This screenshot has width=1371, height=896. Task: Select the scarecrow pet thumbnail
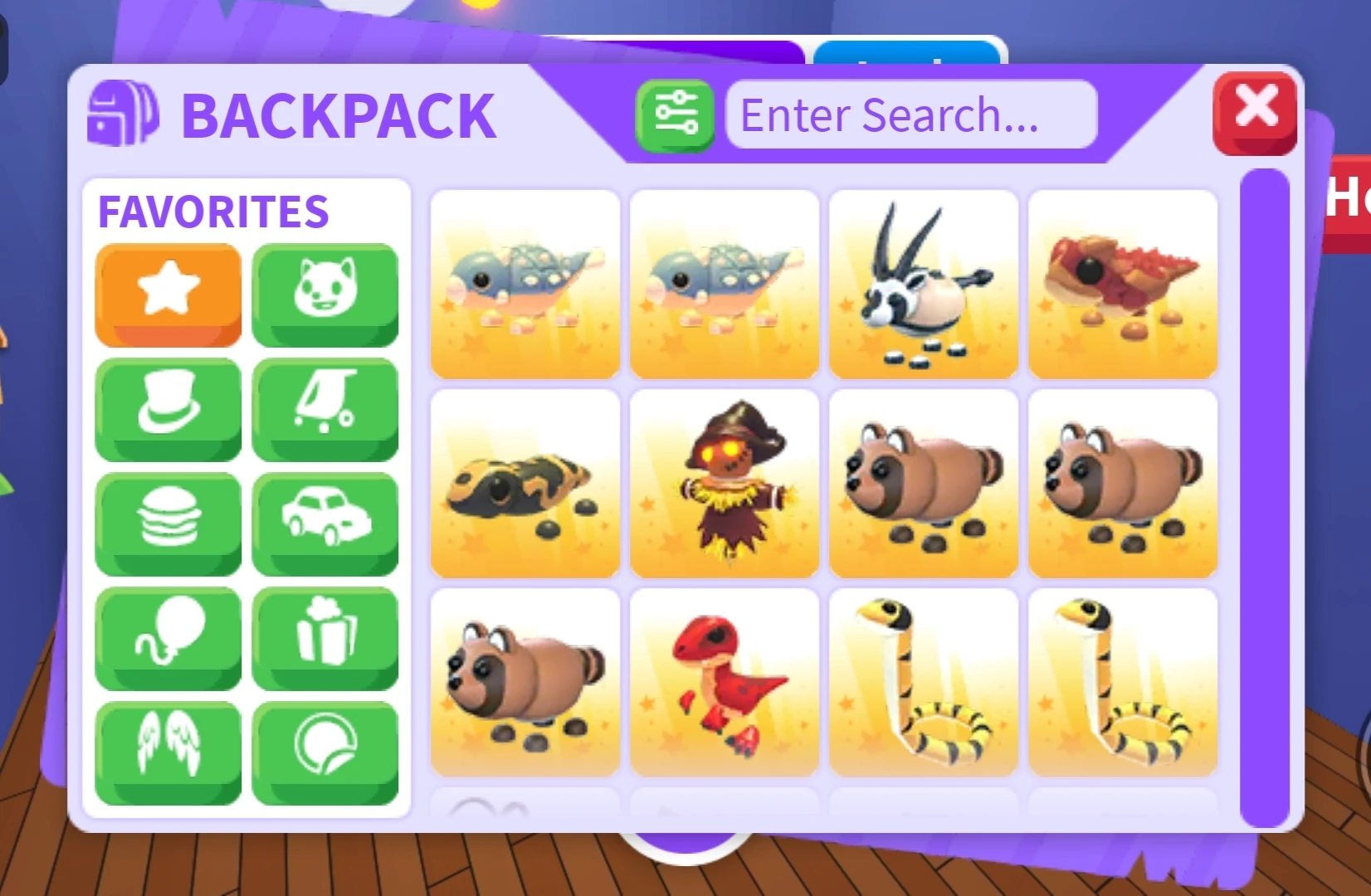pyautogui.click(x=725, y=485)
